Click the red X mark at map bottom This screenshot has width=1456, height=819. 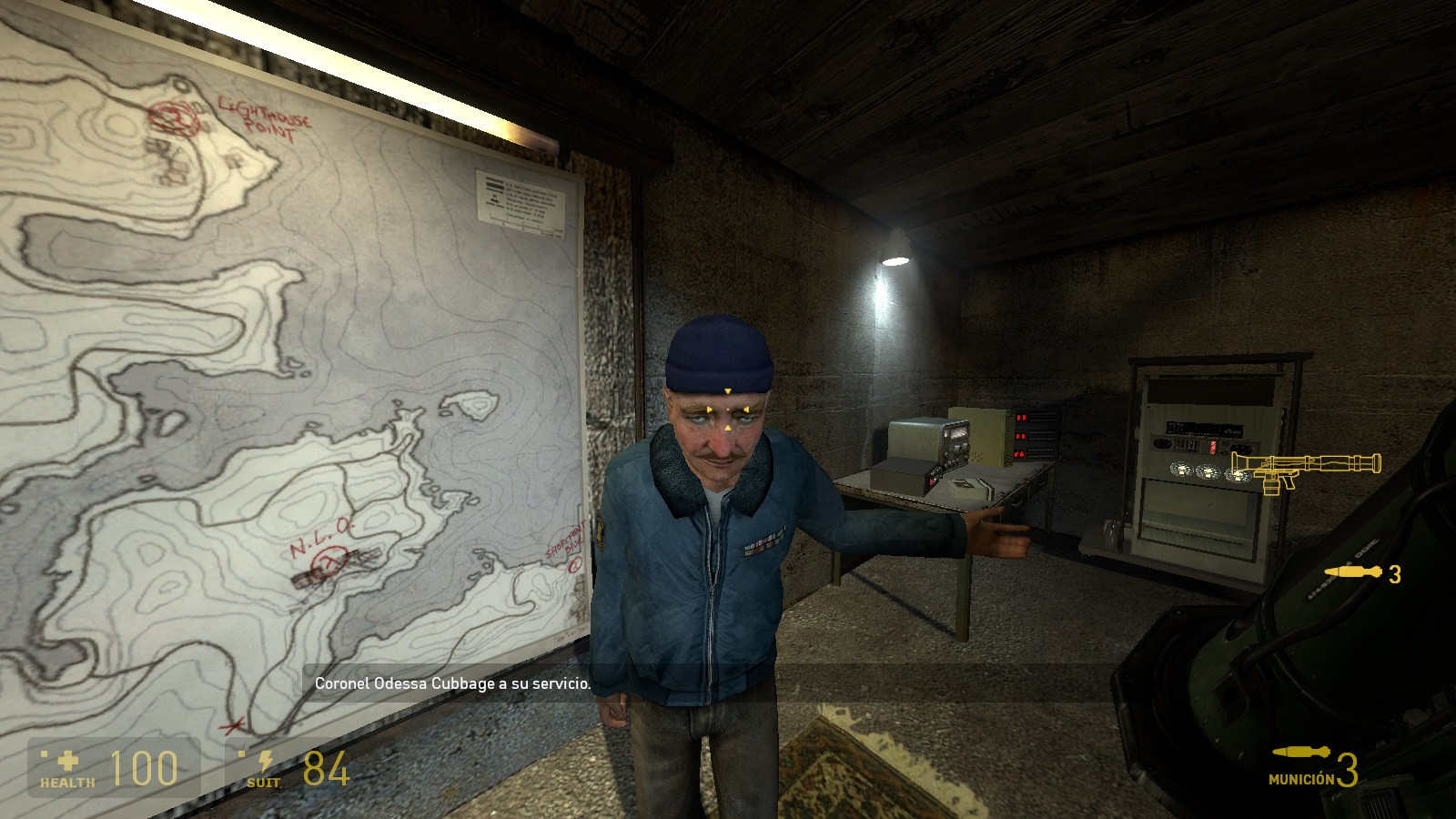[x=230, y=728]
